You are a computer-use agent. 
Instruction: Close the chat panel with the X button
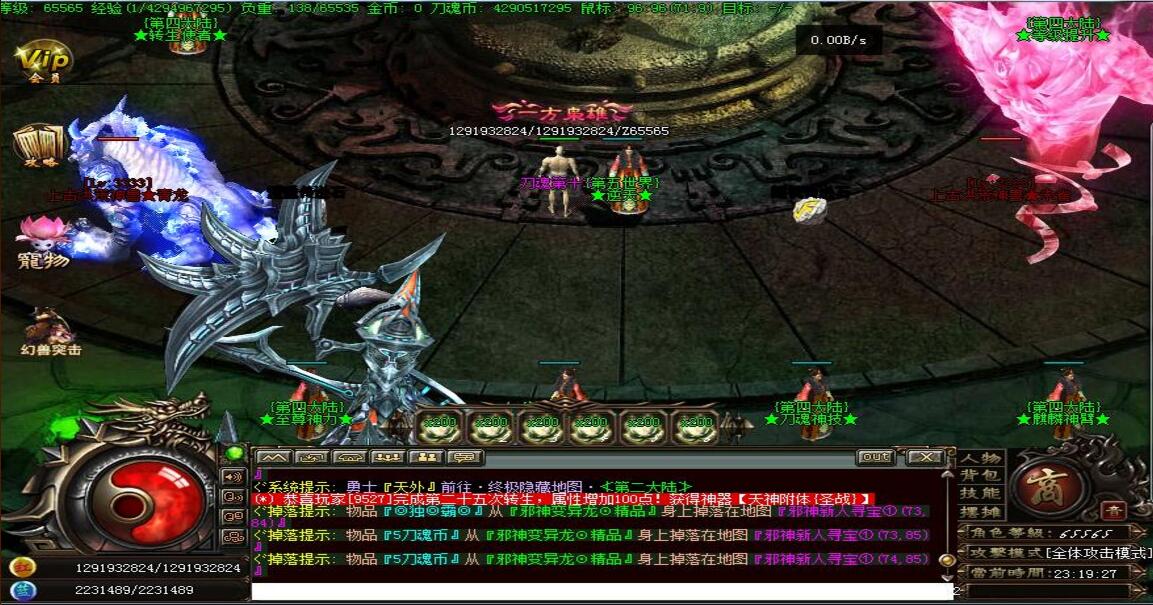point(926,457)
